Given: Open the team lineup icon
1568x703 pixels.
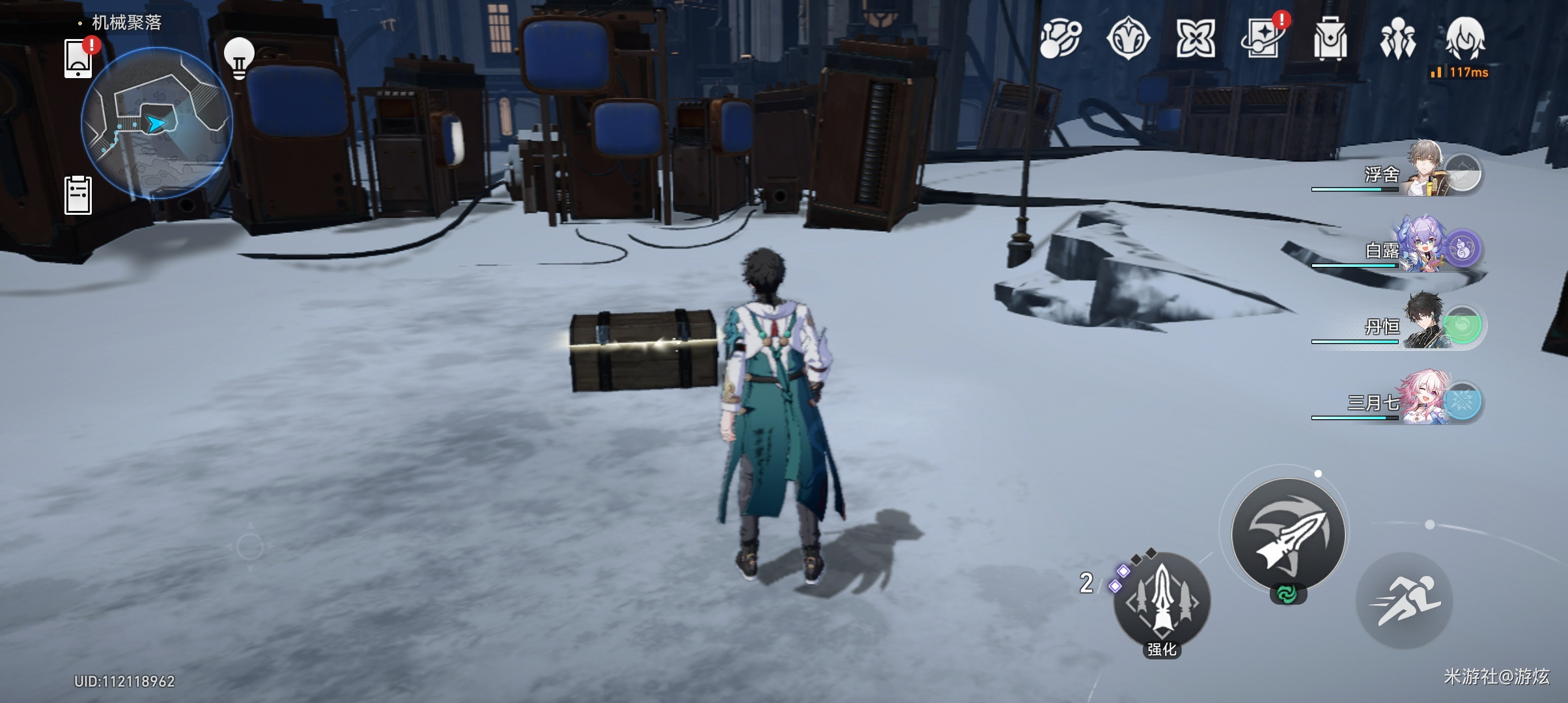Looking at the screenshot, I should pos(1397,38).
